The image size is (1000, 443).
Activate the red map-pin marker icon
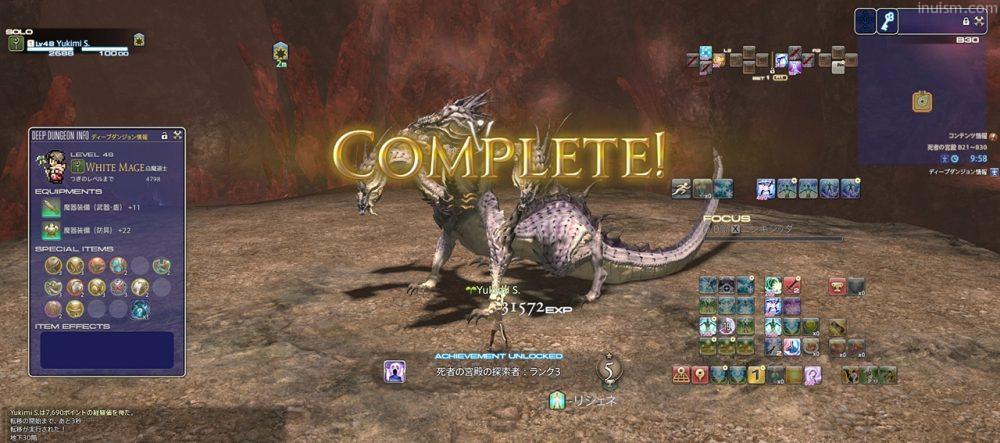701,375
